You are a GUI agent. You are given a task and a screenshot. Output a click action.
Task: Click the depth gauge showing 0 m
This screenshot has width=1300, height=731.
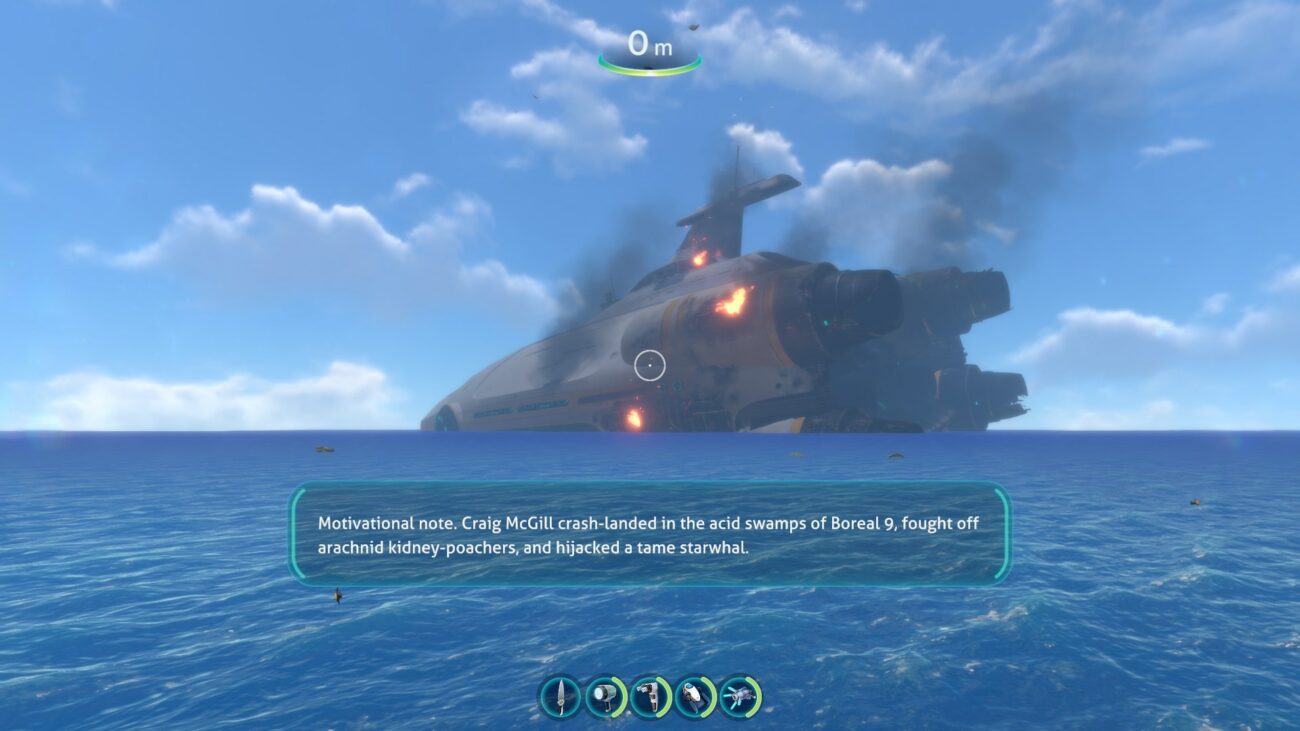click(x=649, y=44)
